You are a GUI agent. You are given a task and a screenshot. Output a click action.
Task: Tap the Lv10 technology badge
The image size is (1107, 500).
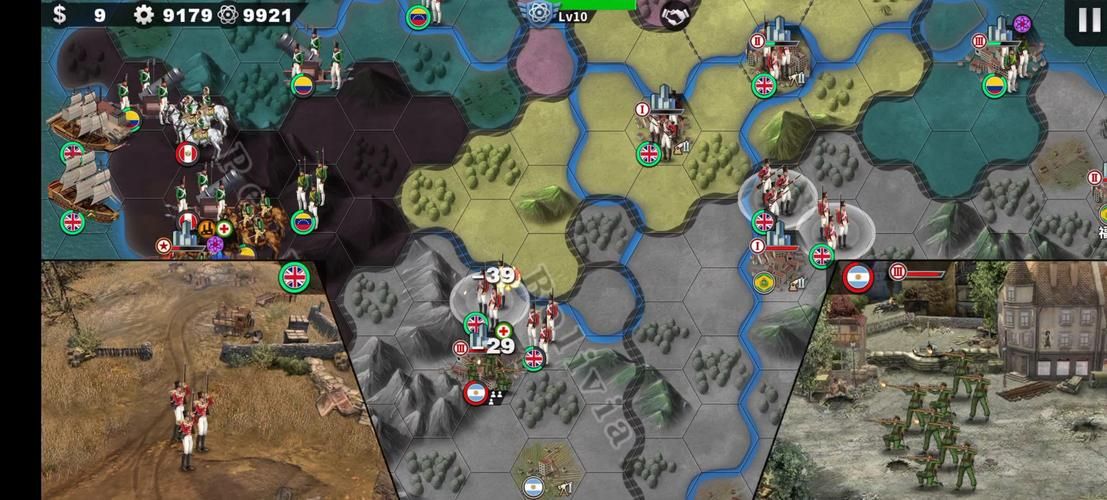(540, 14)
